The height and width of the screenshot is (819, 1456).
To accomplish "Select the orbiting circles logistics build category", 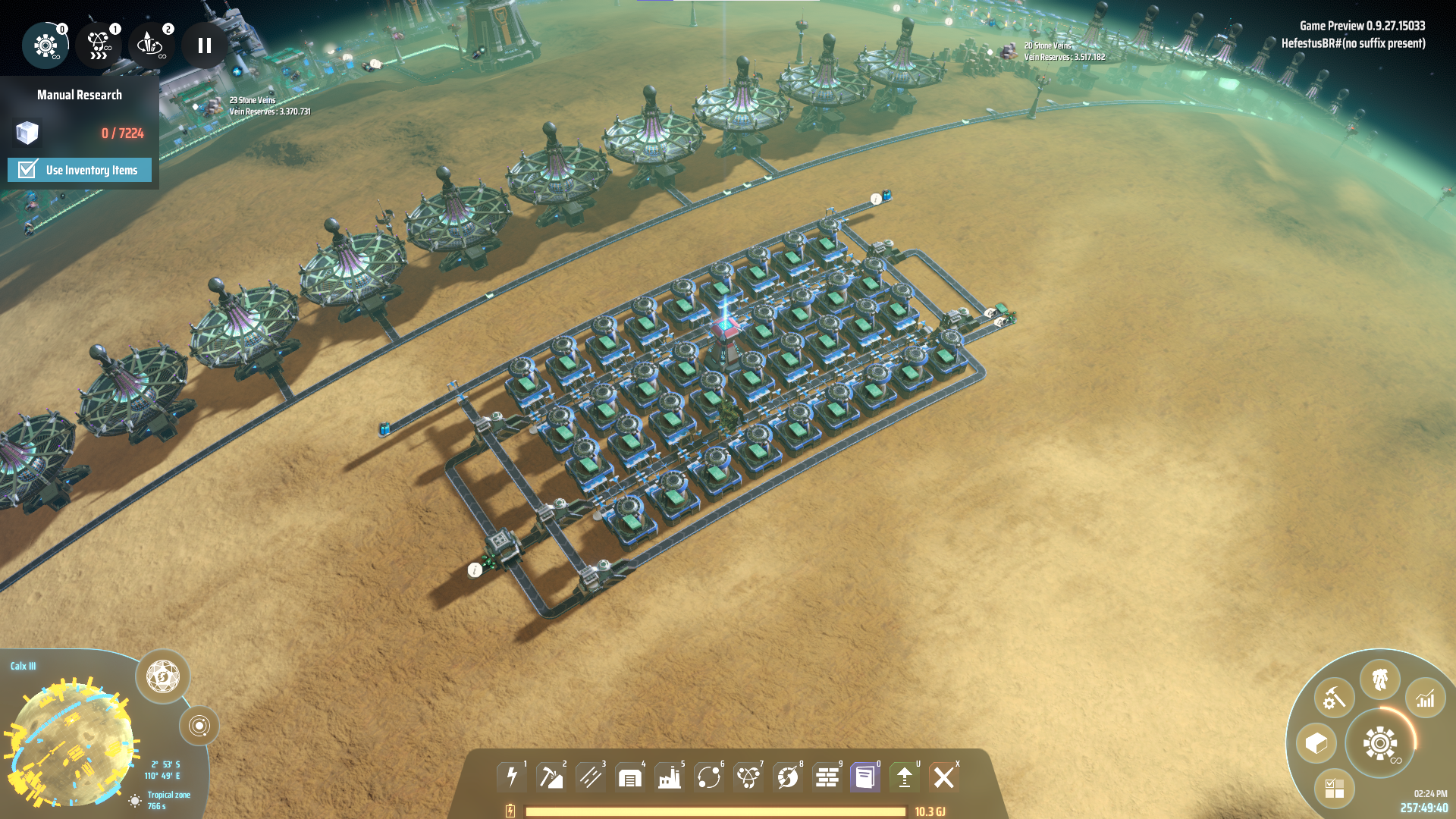I will (x=709, y=777).
